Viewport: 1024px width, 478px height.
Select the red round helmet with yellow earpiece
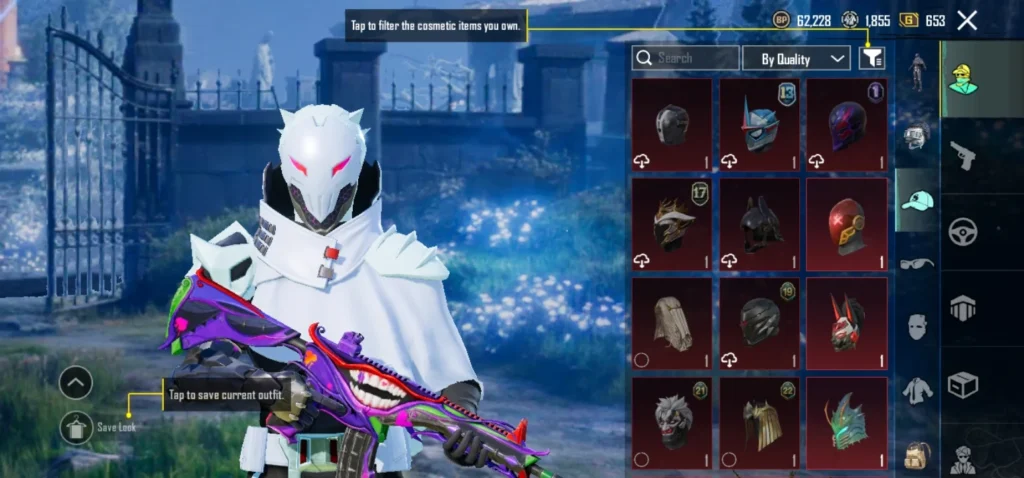coord(846,224)
